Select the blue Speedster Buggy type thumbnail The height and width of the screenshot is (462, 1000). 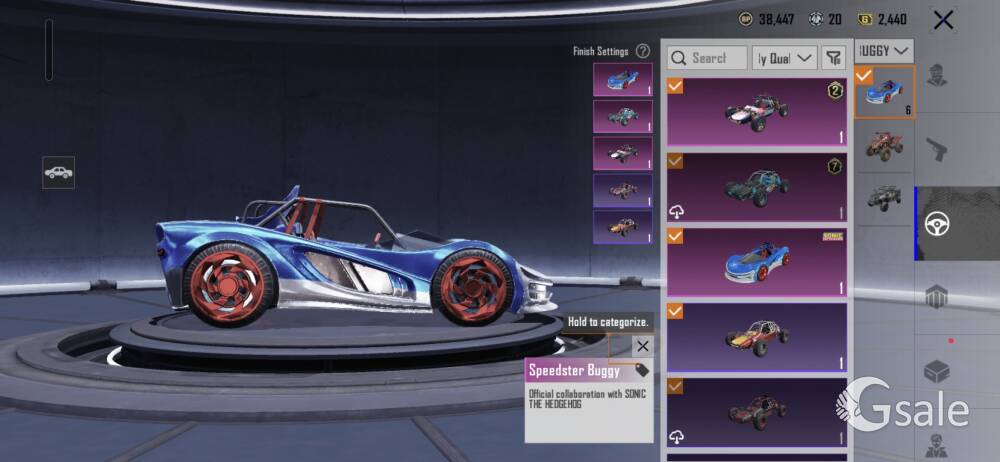[x=884, y=93]
